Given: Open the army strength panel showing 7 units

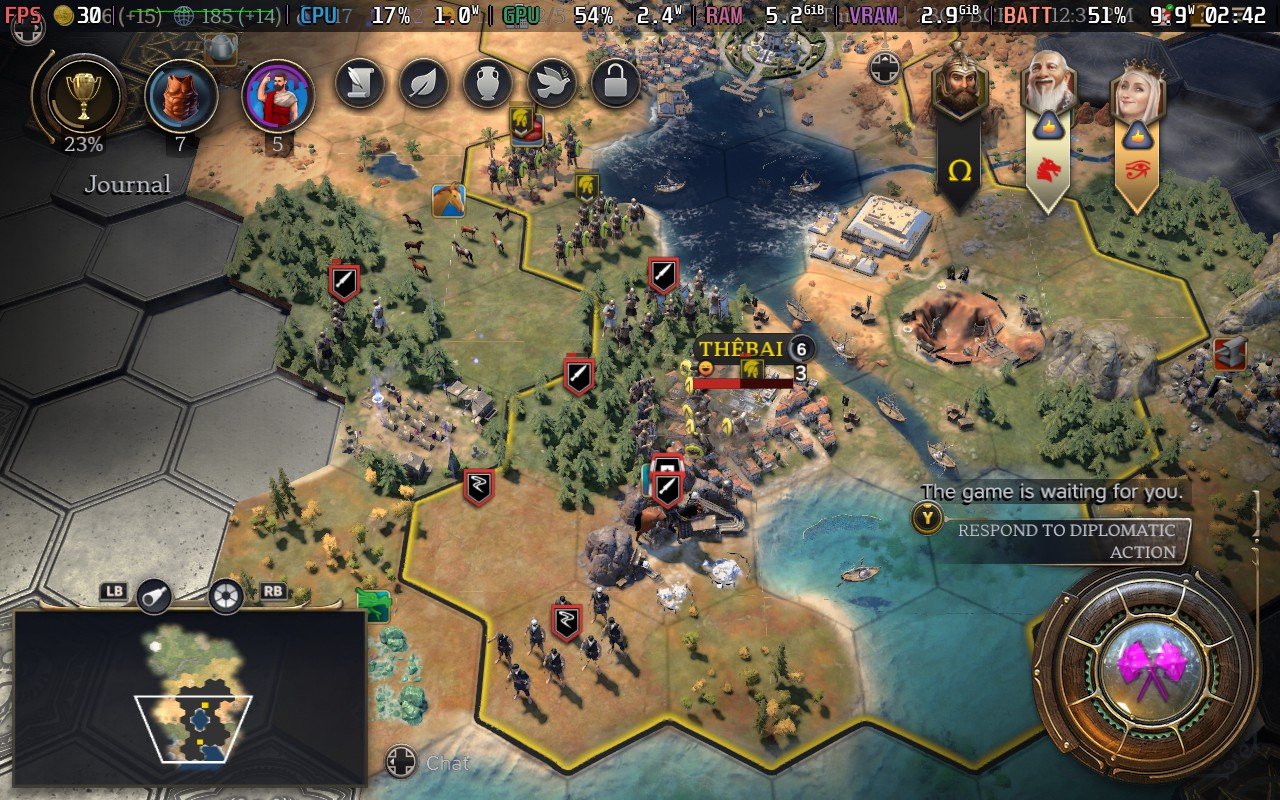Looking at the screenshot, I should coord(183,97).
